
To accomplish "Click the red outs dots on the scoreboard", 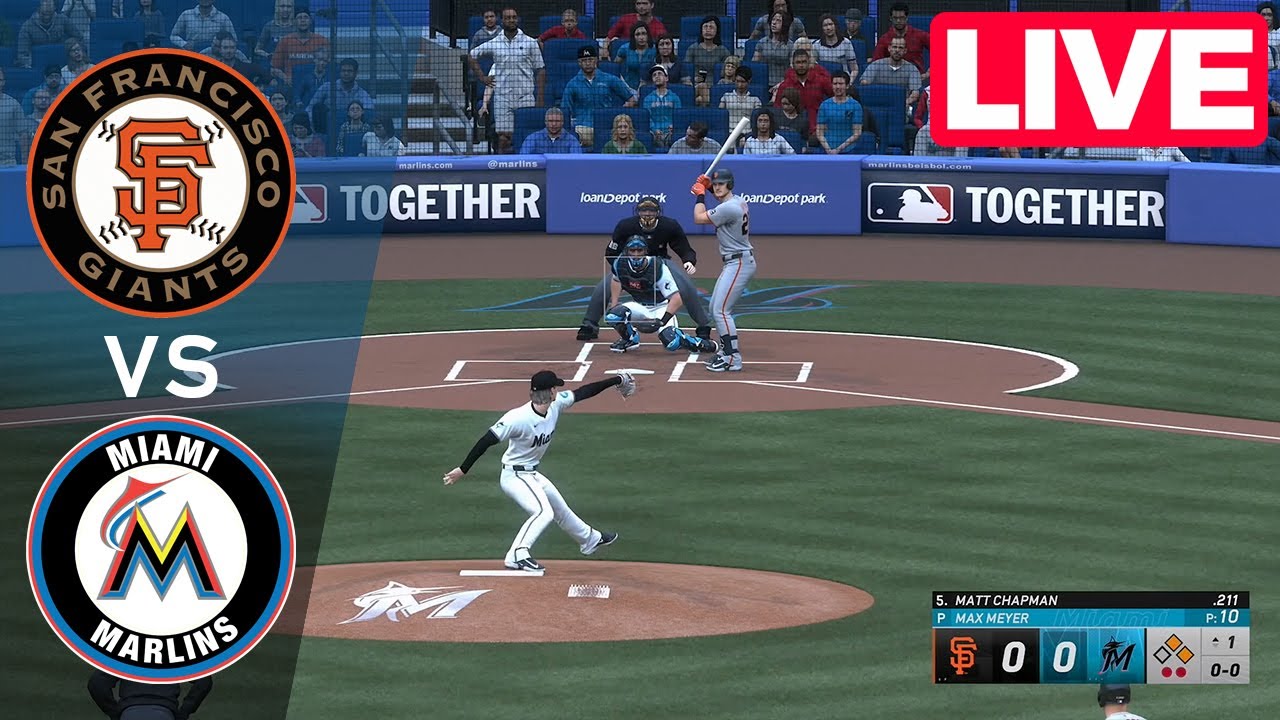I will [x=1174, y=671].
